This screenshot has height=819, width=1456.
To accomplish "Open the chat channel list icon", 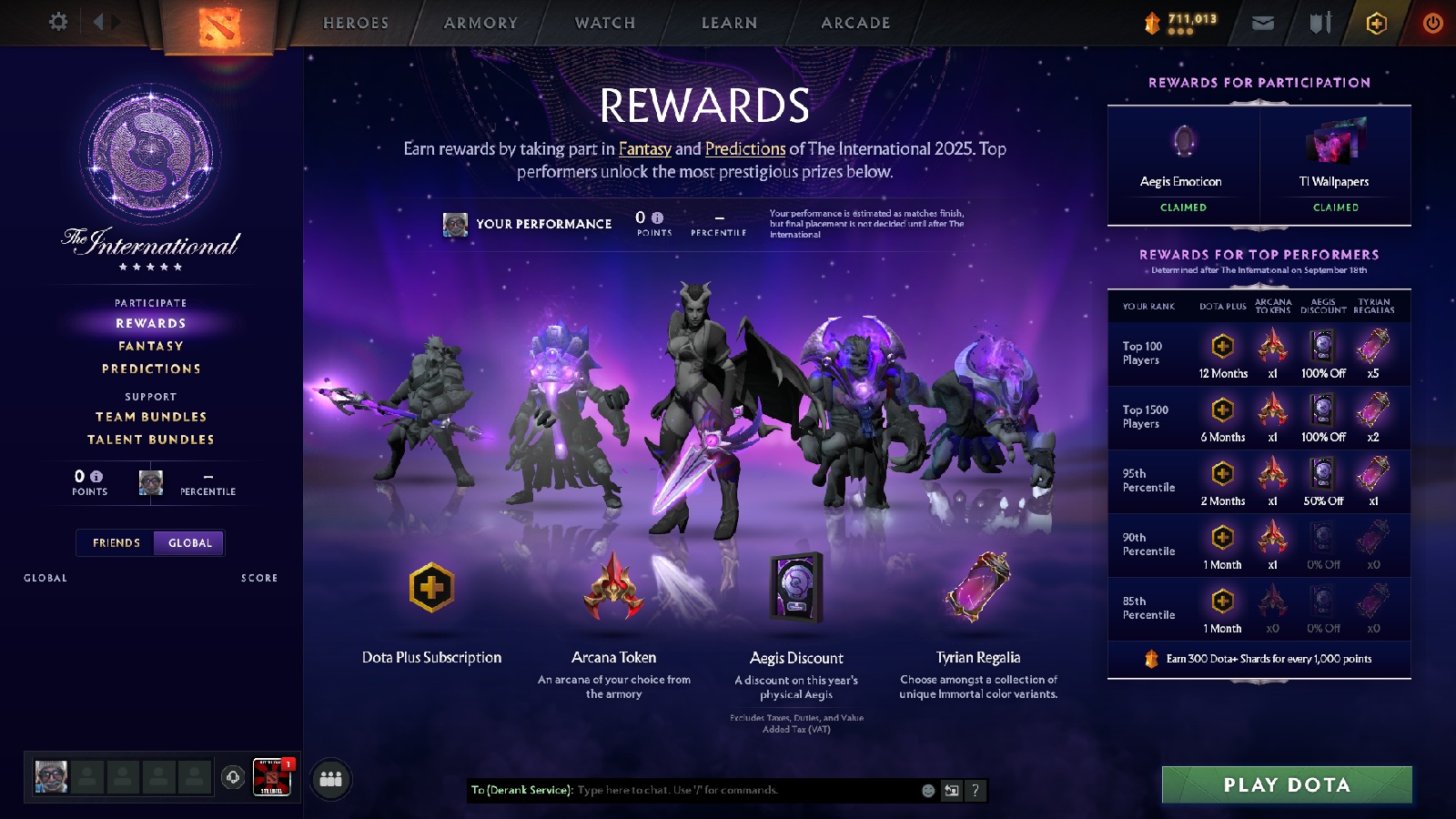I will pos(950,791).
